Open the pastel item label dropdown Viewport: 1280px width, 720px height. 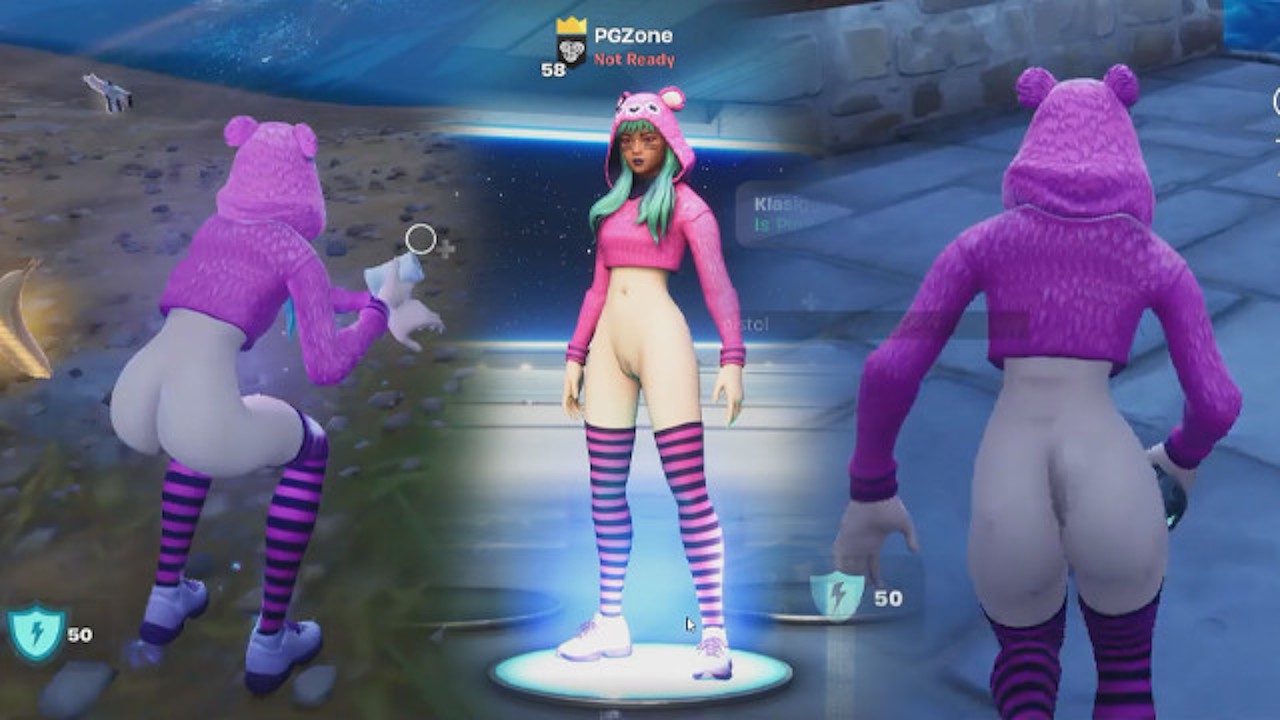click(x=745, y=325)
